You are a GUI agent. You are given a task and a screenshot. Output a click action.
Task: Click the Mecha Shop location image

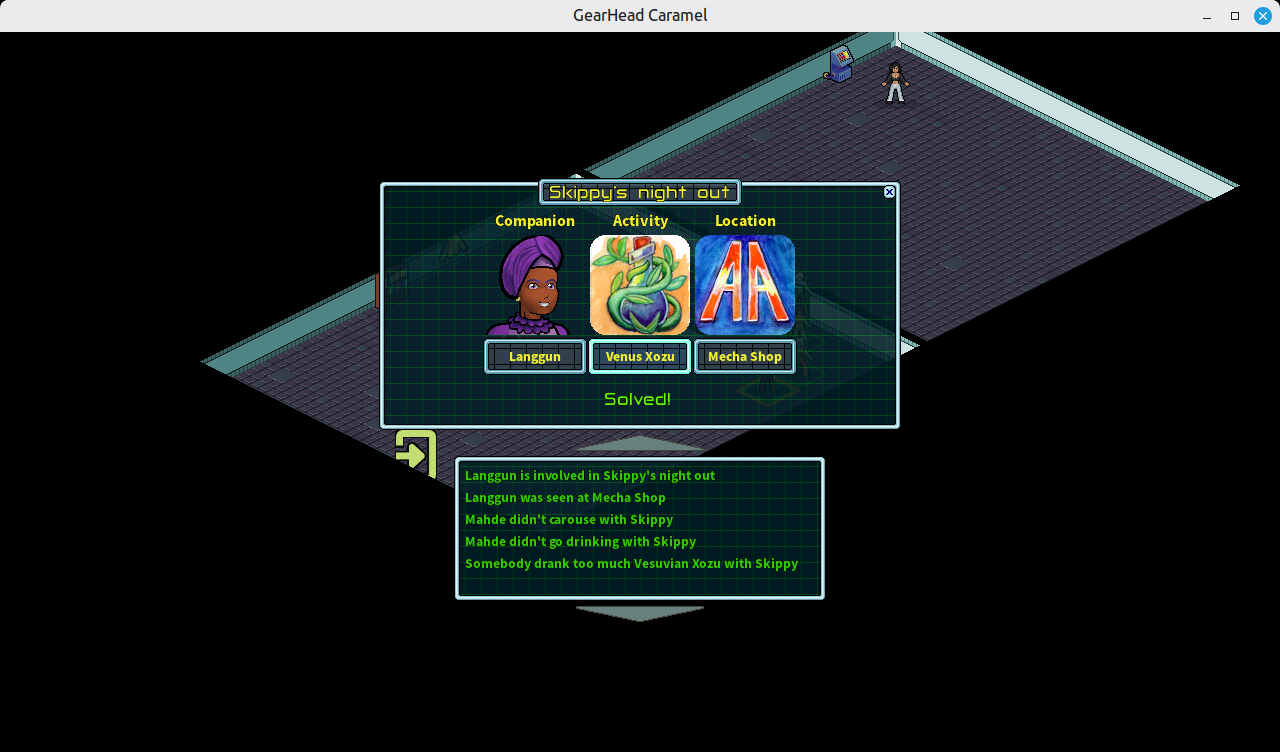tap(745, 285)
